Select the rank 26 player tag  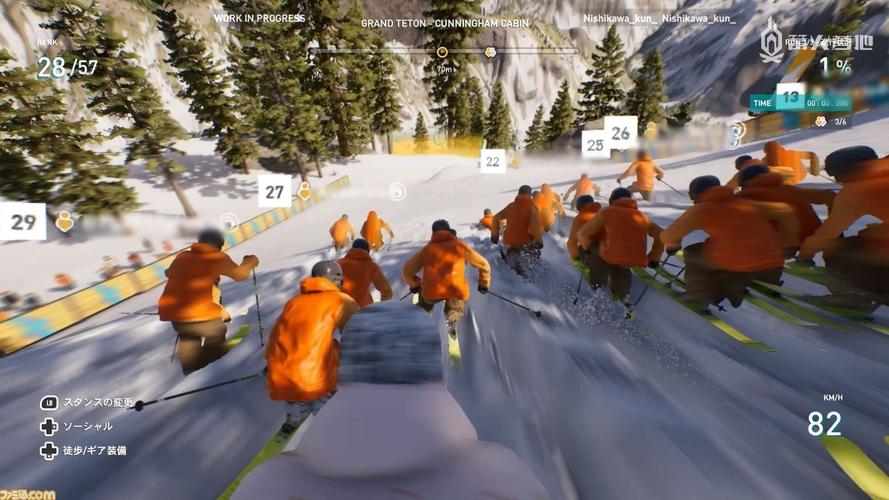pyautogui.click(x=620, y=132)
